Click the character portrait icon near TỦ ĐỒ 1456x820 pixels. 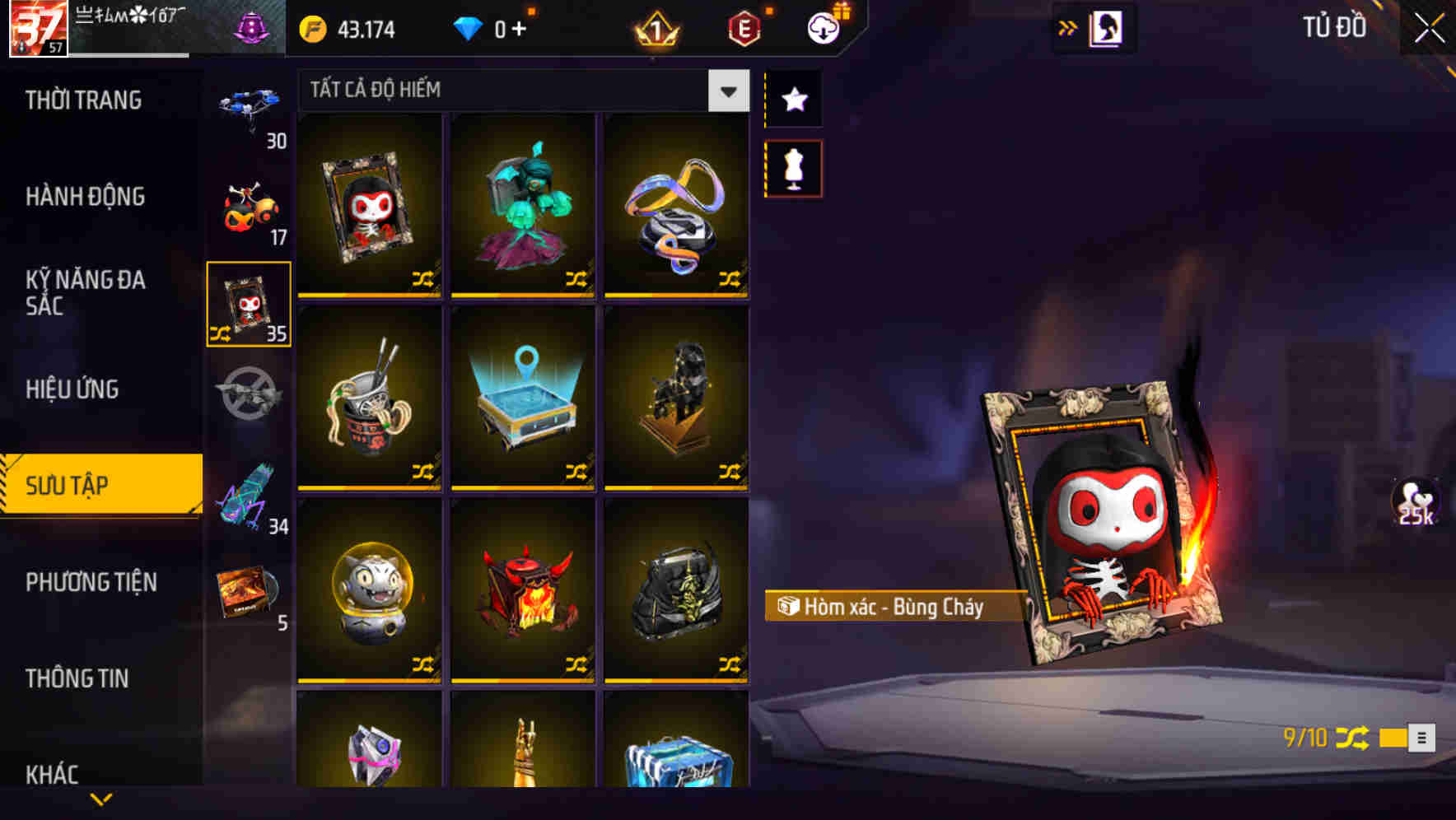[x=1104, y=27]
